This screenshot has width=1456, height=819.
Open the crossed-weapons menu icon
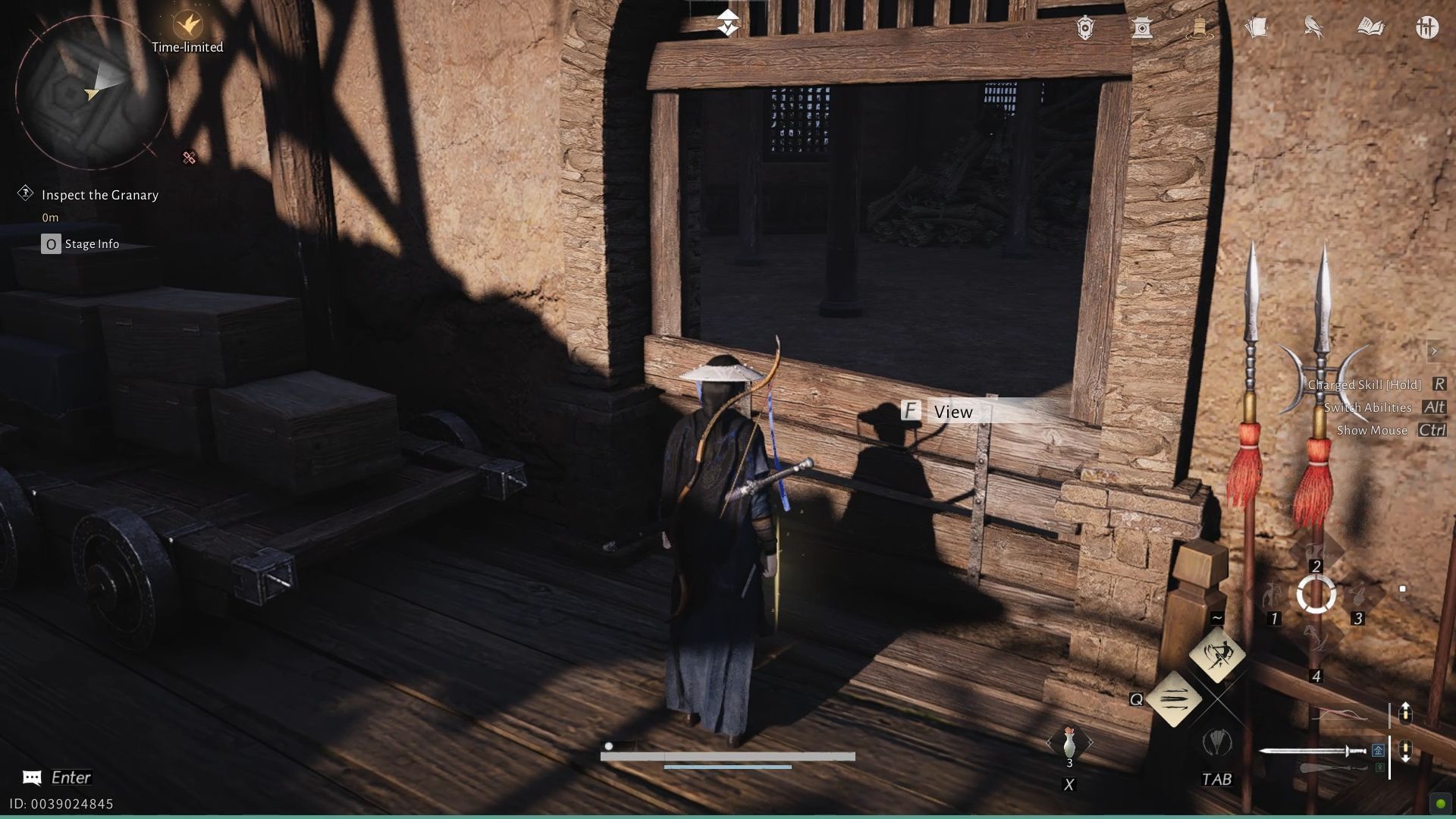point(1427,28)
